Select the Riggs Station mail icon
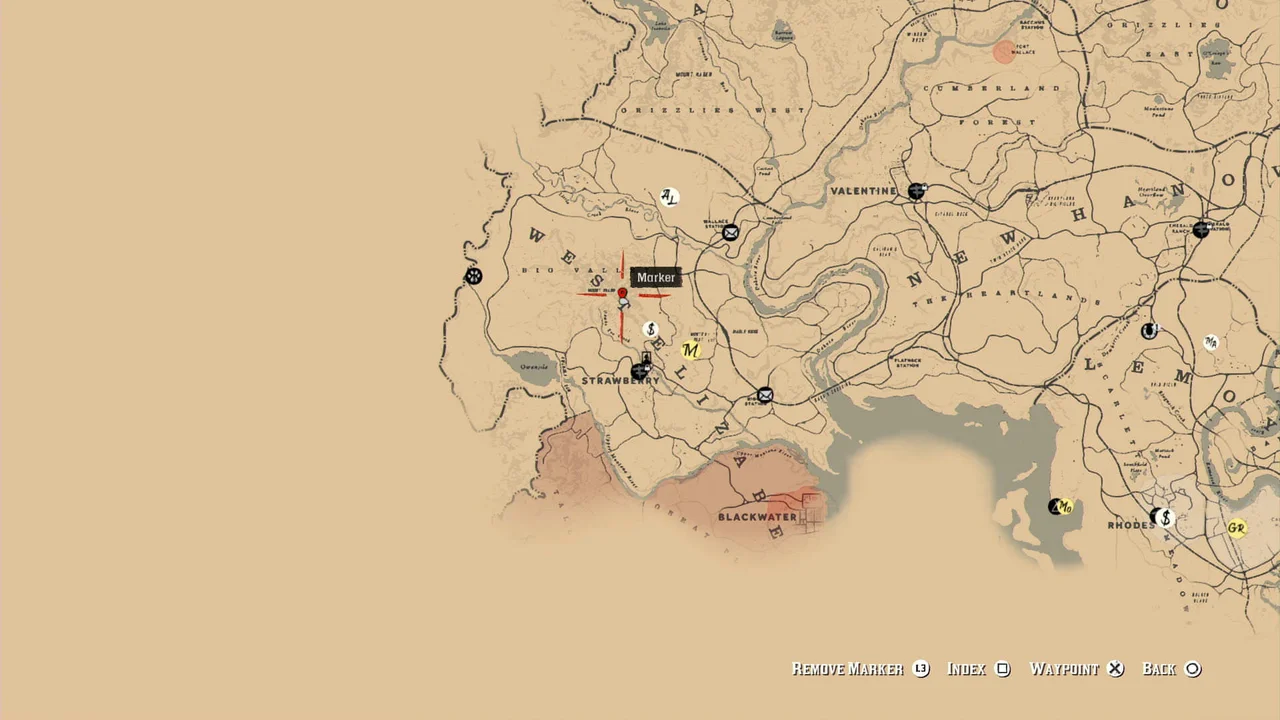This screenshot has width=1280, height=720. click(x=763, y=396)
